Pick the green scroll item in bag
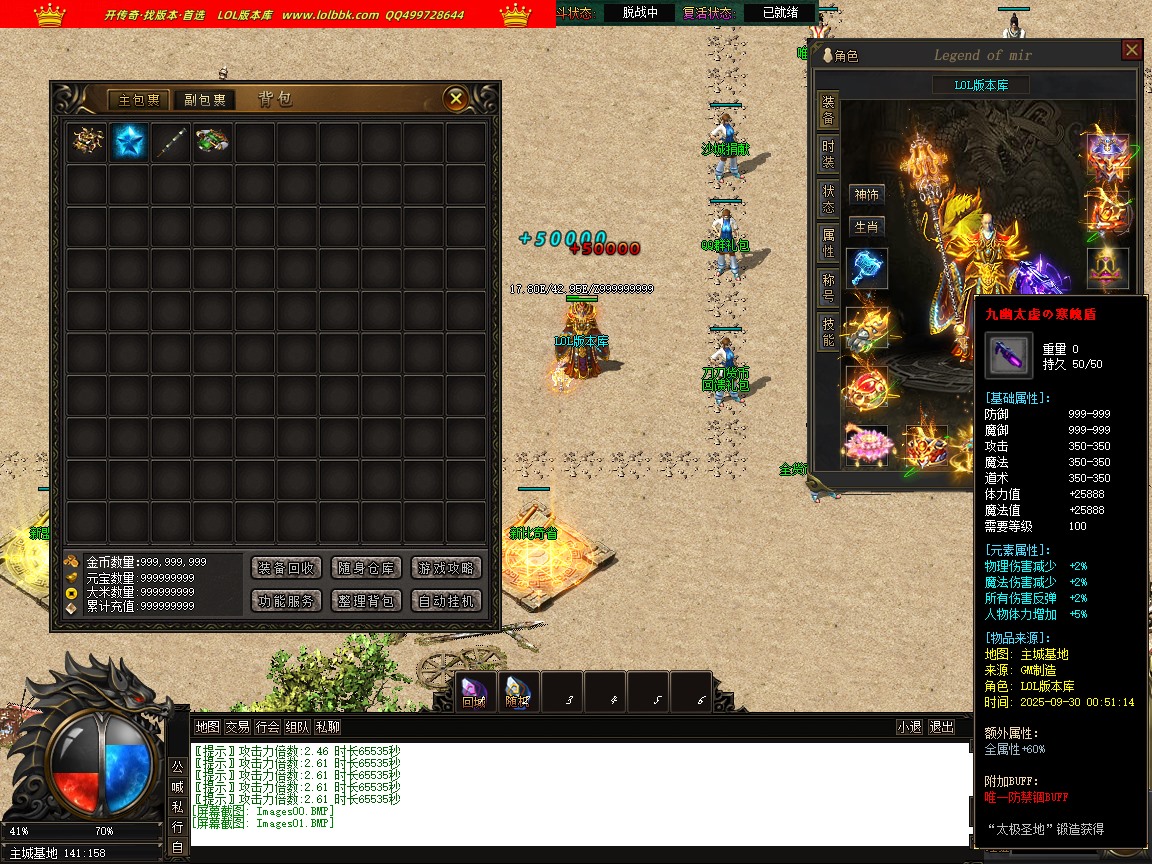Screen dimensions: 1152x864 pos(212,142)
